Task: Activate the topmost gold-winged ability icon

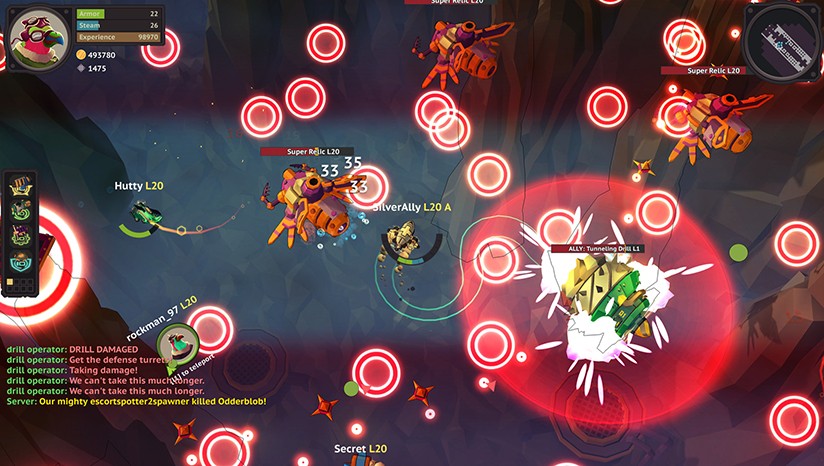Action: [x=20, y=186]
